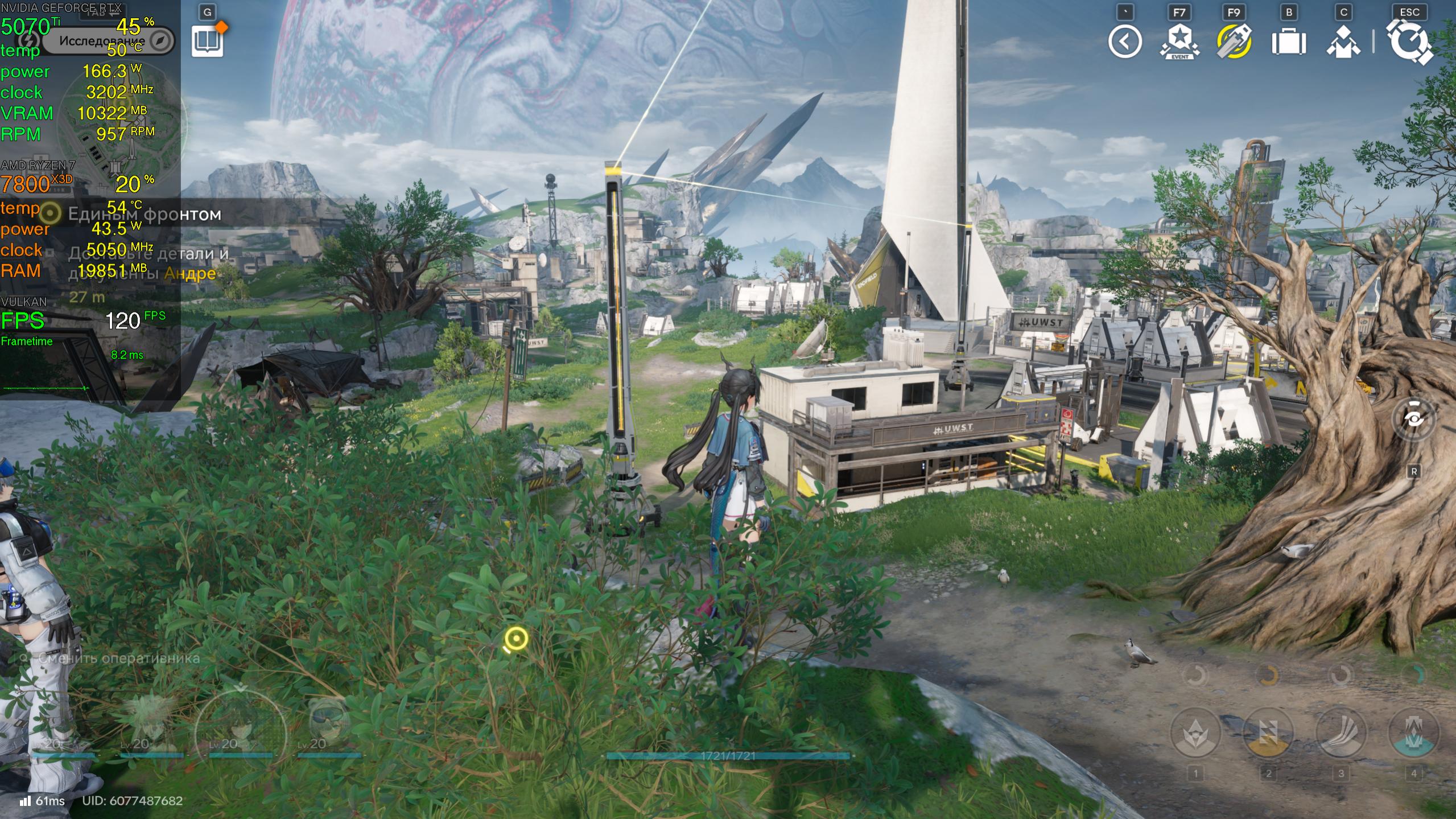This screenshot has height=819, width=1456.
Task: Activate the yellow lightning skill in slot 2
Action: 1268,733
